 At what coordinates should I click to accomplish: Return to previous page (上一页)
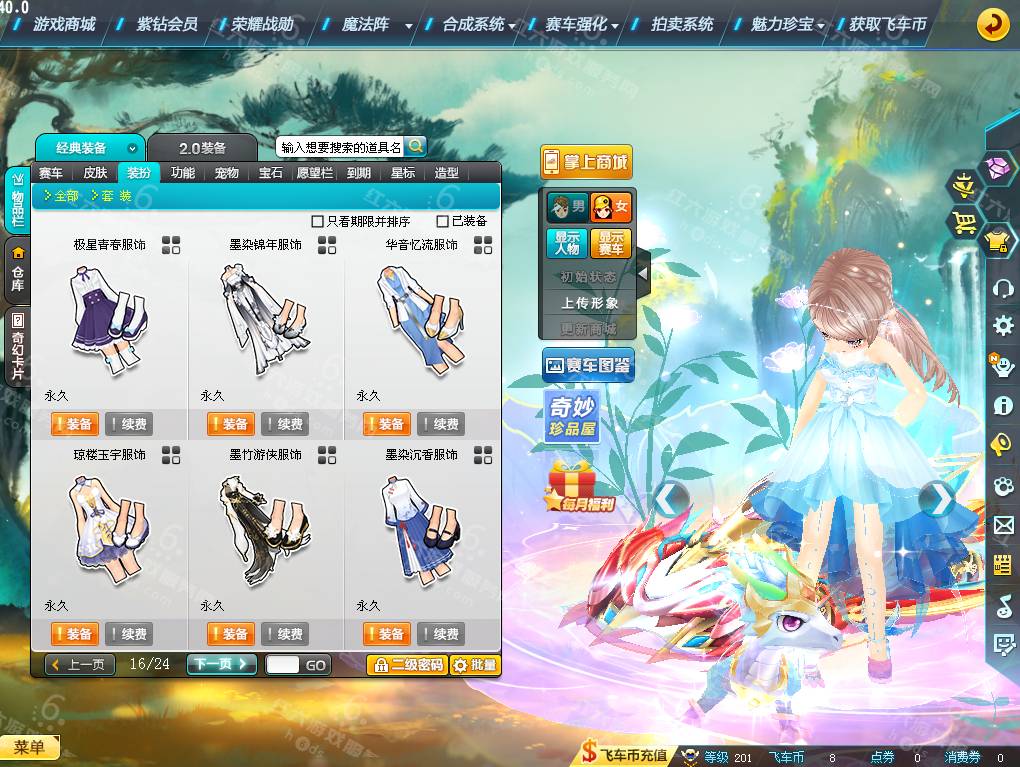[x=80, y=664]
